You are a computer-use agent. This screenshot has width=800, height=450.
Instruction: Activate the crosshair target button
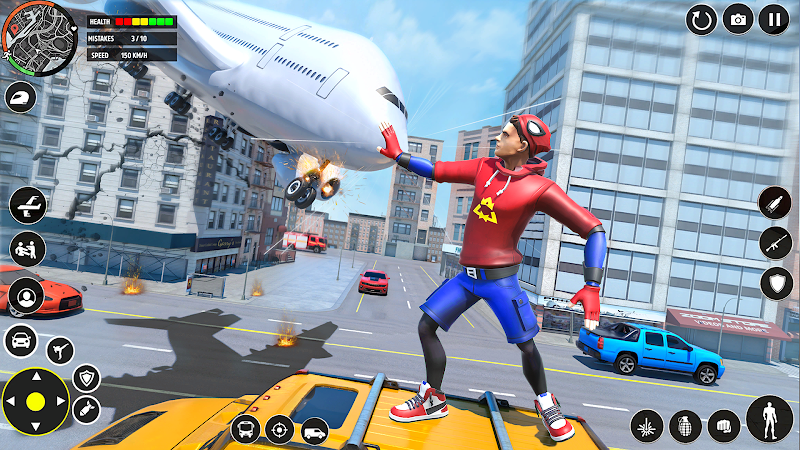[279, 429]
